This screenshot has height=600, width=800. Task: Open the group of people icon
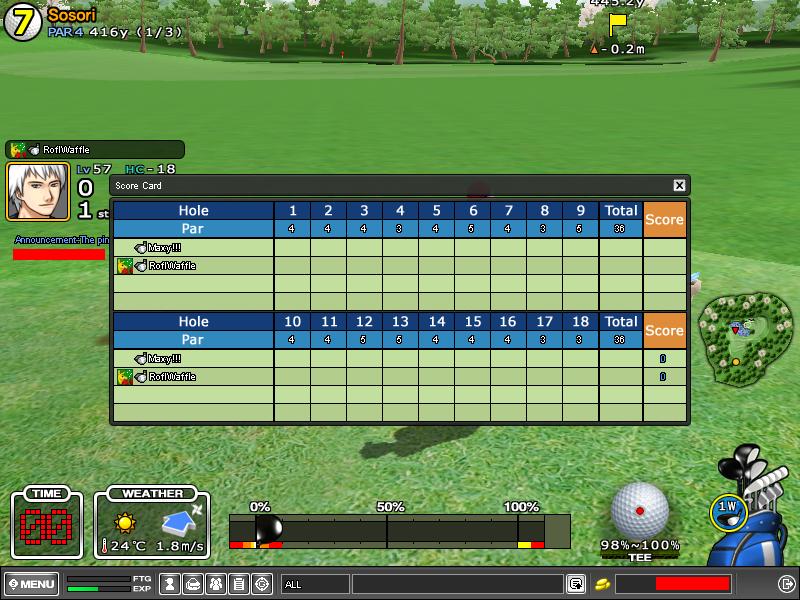[216, 584]
